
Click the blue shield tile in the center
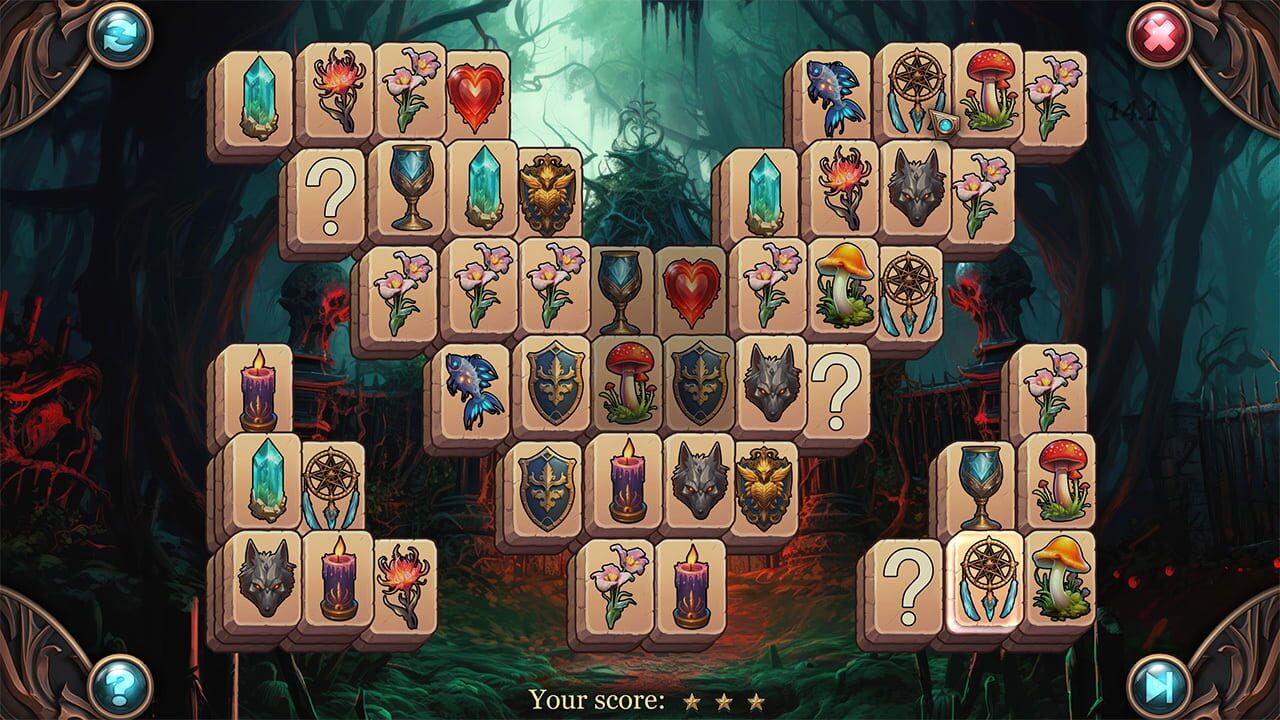(x=551, y=386)
